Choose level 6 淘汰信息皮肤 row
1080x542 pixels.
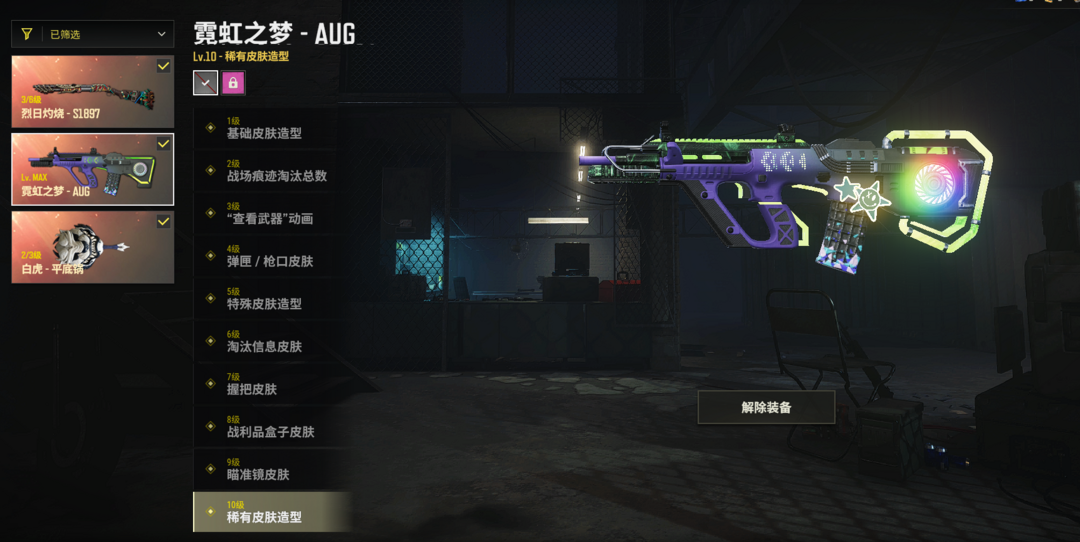coord(270,341)
